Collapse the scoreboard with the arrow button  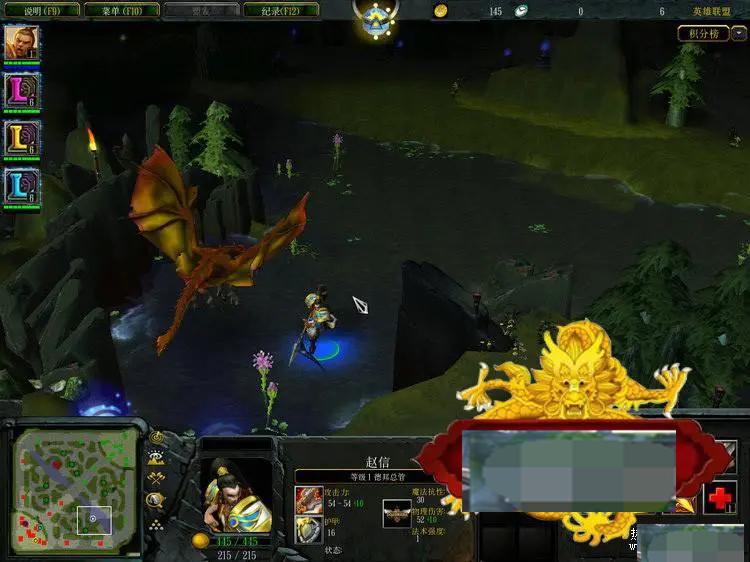pos(739,33)
